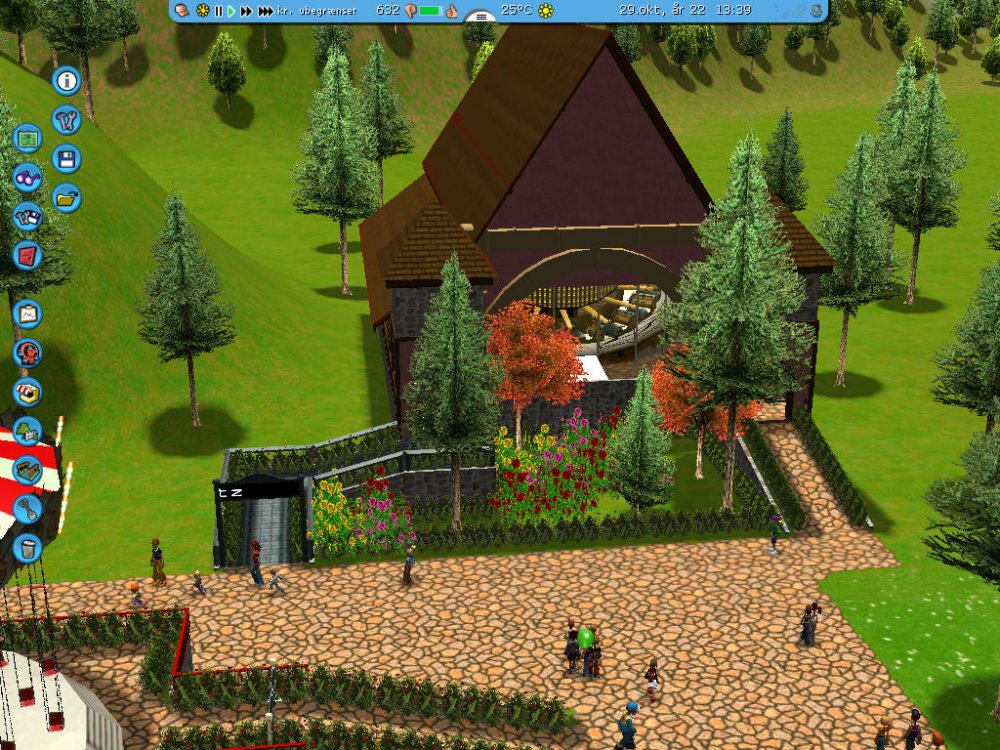Set game to normal play speed
Image resolution: width=1000 pixels, height=750 pixels.
231,11
